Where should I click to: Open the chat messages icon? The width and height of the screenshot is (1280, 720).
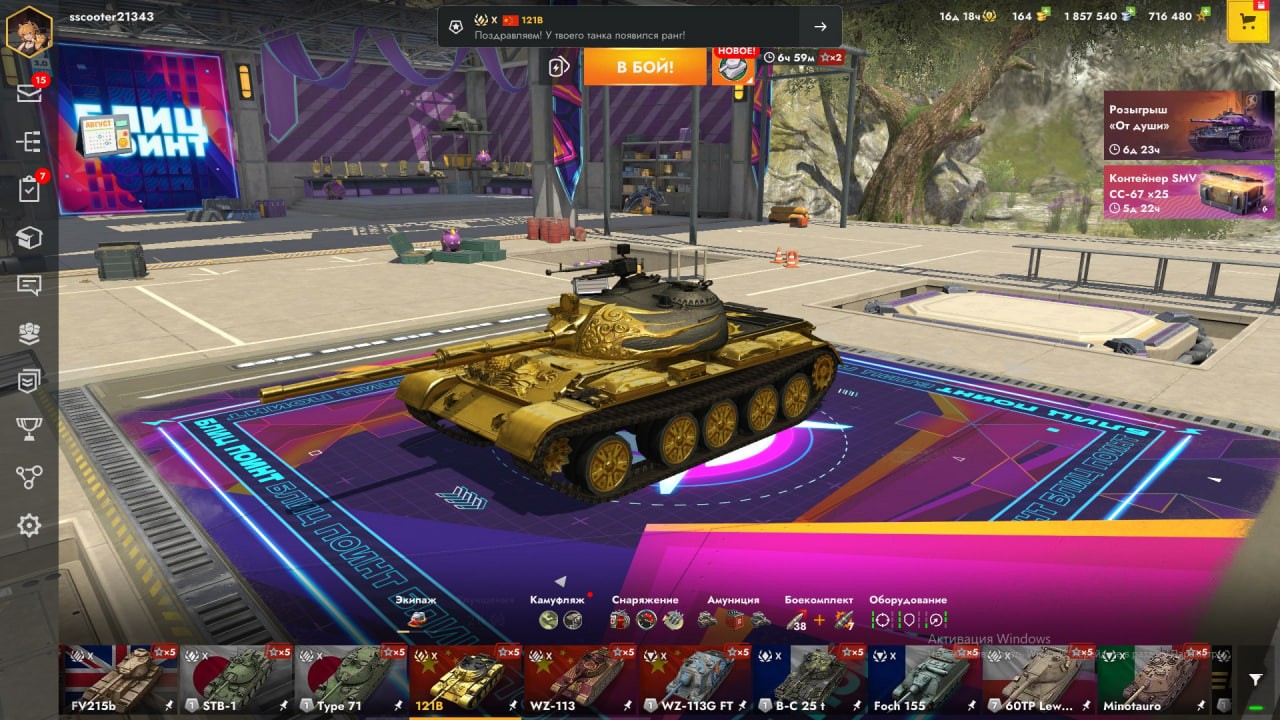(29, 285)
